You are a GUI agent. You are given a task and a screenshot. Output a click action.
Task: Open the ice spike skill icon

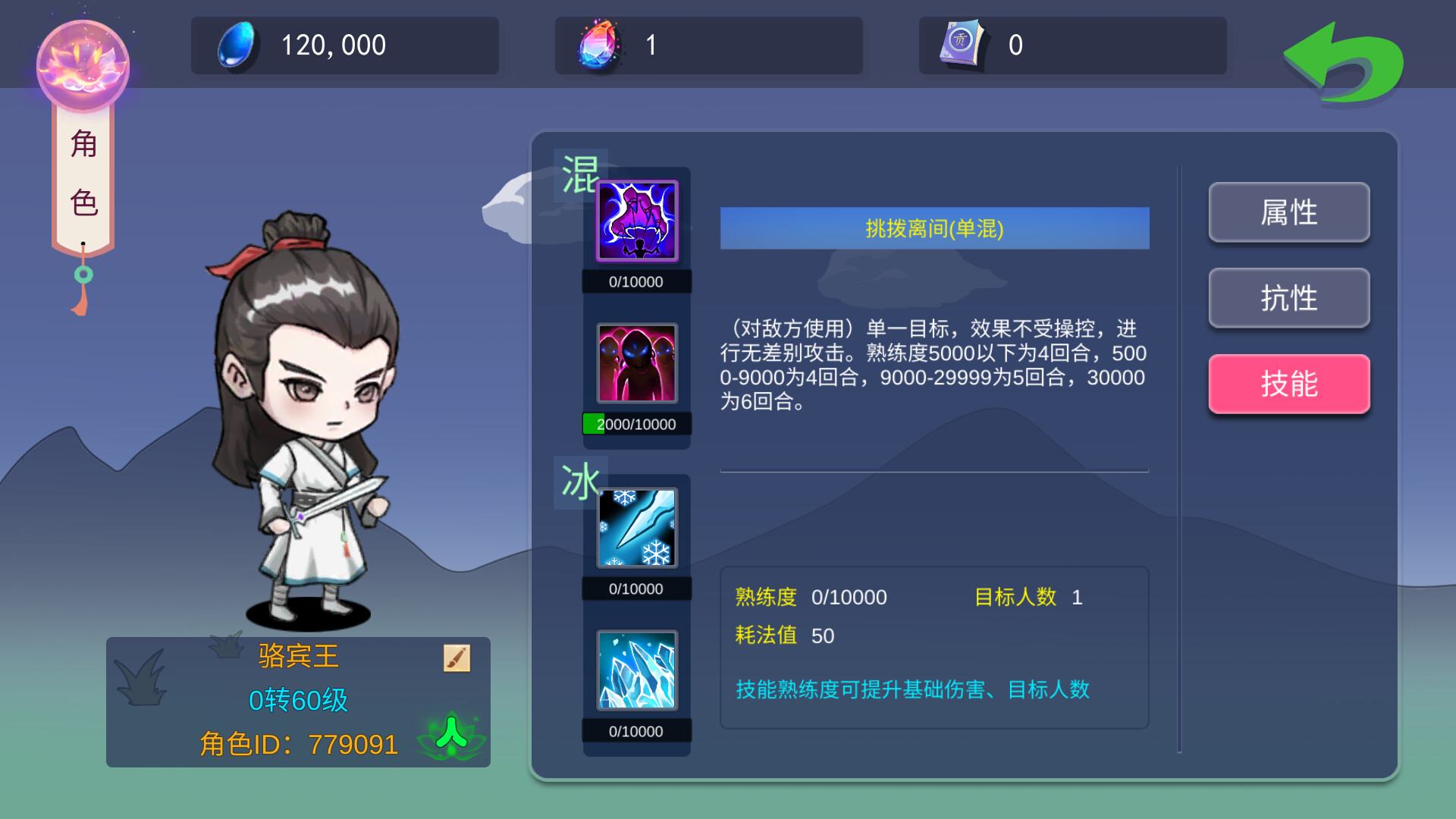[635, 527]
